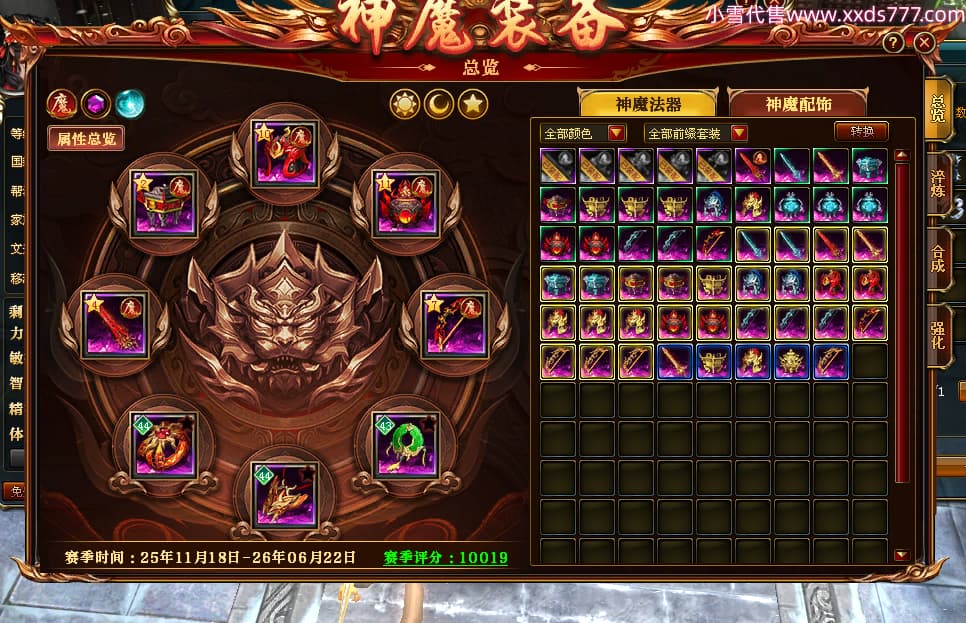Select the sun emblem icon
Viewport: 966px width, 623px height.
[405, 102]
